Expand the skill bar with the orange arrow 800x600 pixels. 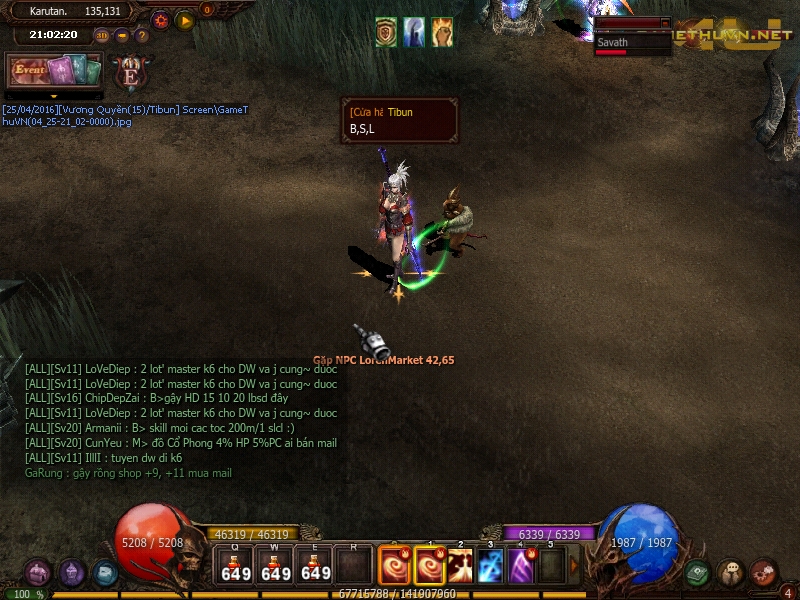point(574,566)
